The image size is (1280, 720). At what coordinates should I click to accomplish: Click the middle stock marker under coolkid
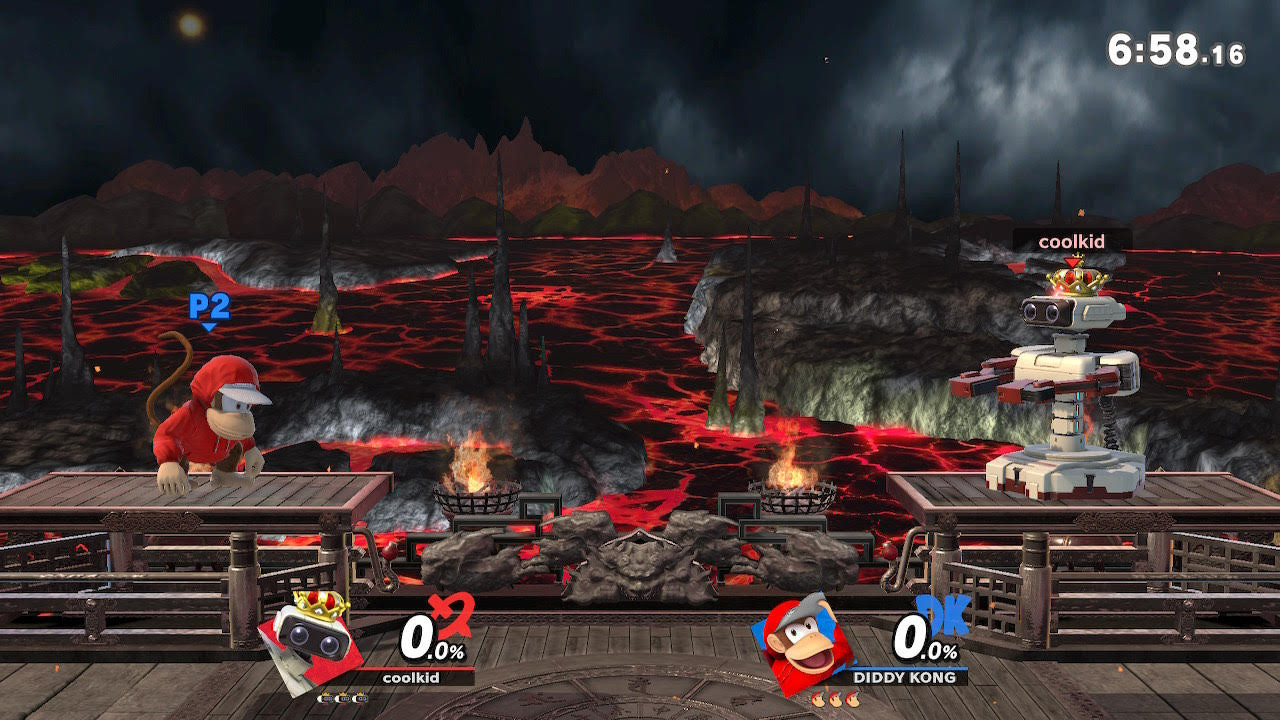pyautogui.click(x=342, y=697)
